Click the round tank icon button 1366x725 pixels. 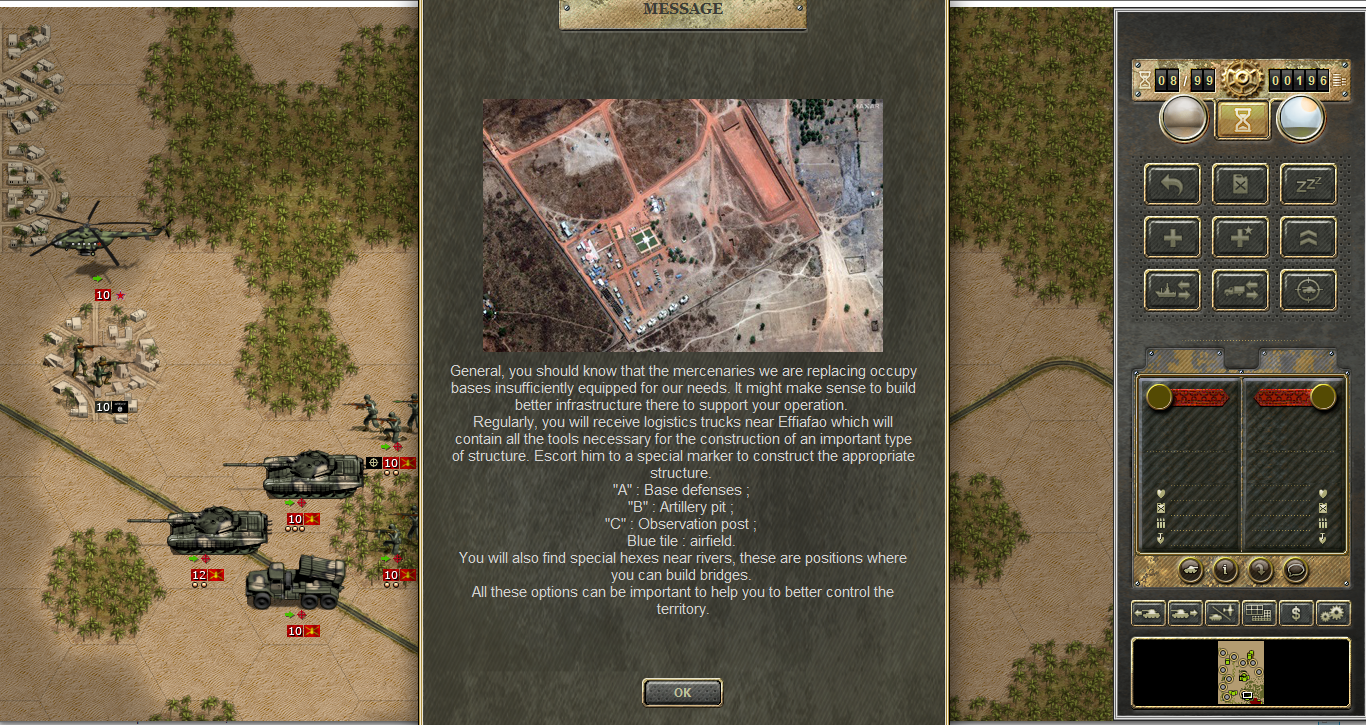[1191, 570]
